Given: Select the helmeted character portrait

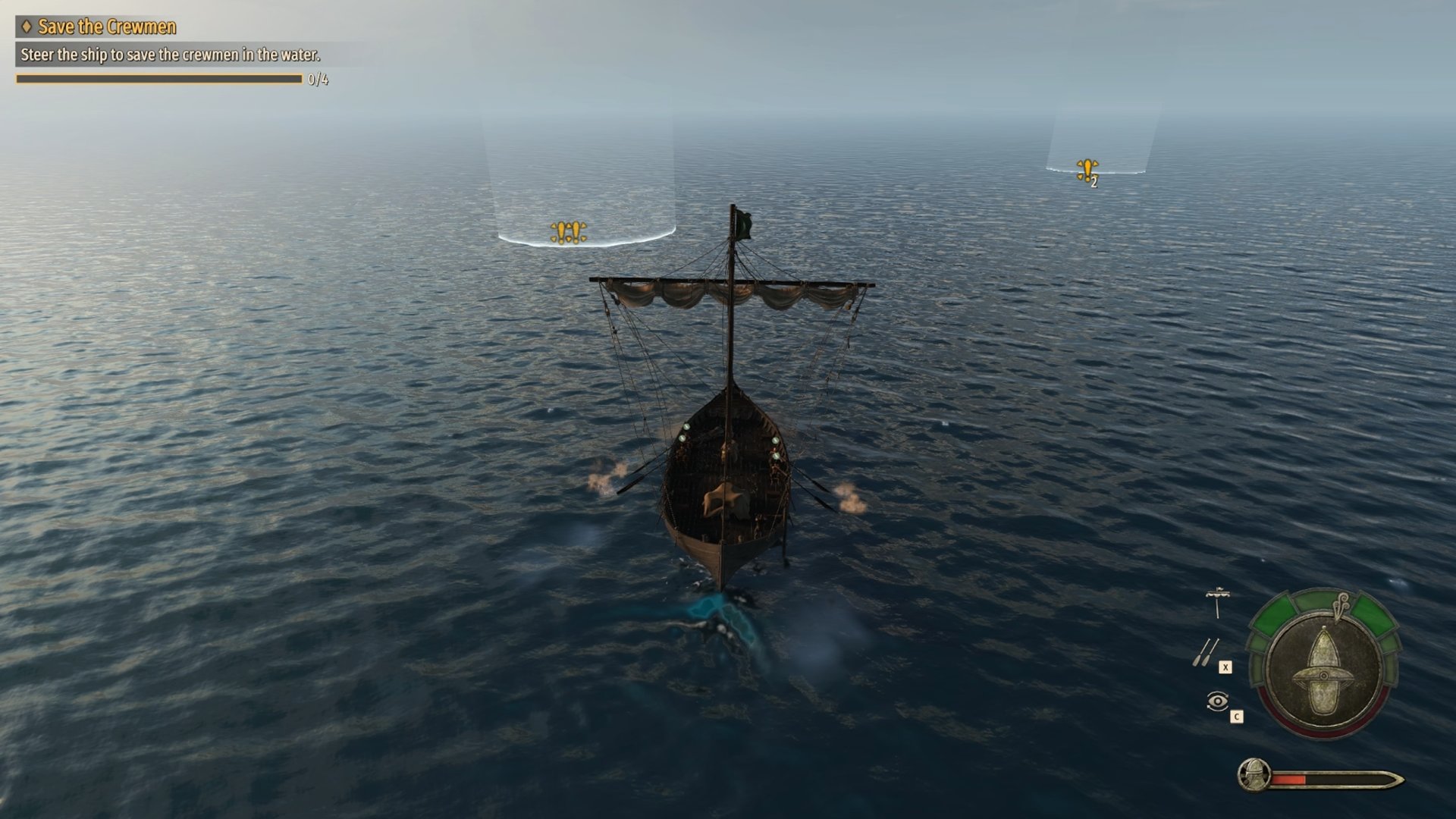Looking at the screenshot, I should (x=1254, y=776).
